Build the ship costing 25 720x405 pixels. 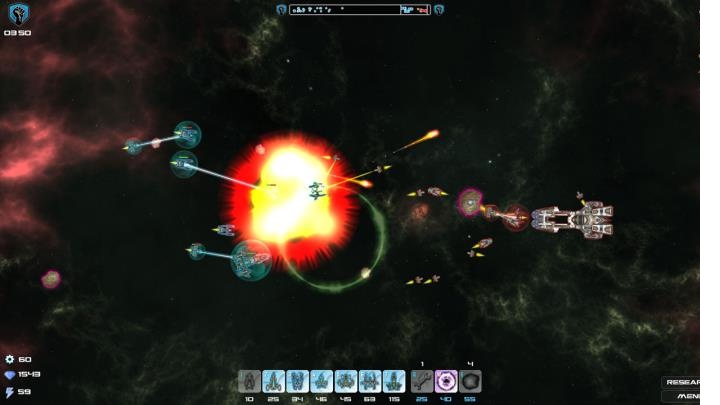pos(274,380)
